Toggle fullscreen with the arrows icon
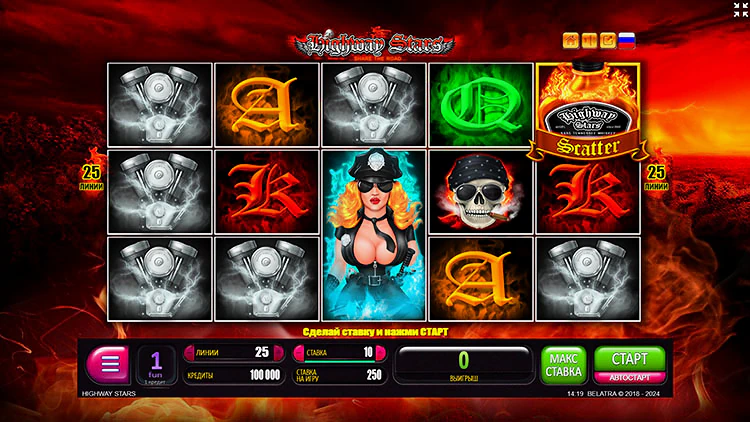The height and width of the screenshot is (422, 750). pyautogui.click(x=738, y=10)
